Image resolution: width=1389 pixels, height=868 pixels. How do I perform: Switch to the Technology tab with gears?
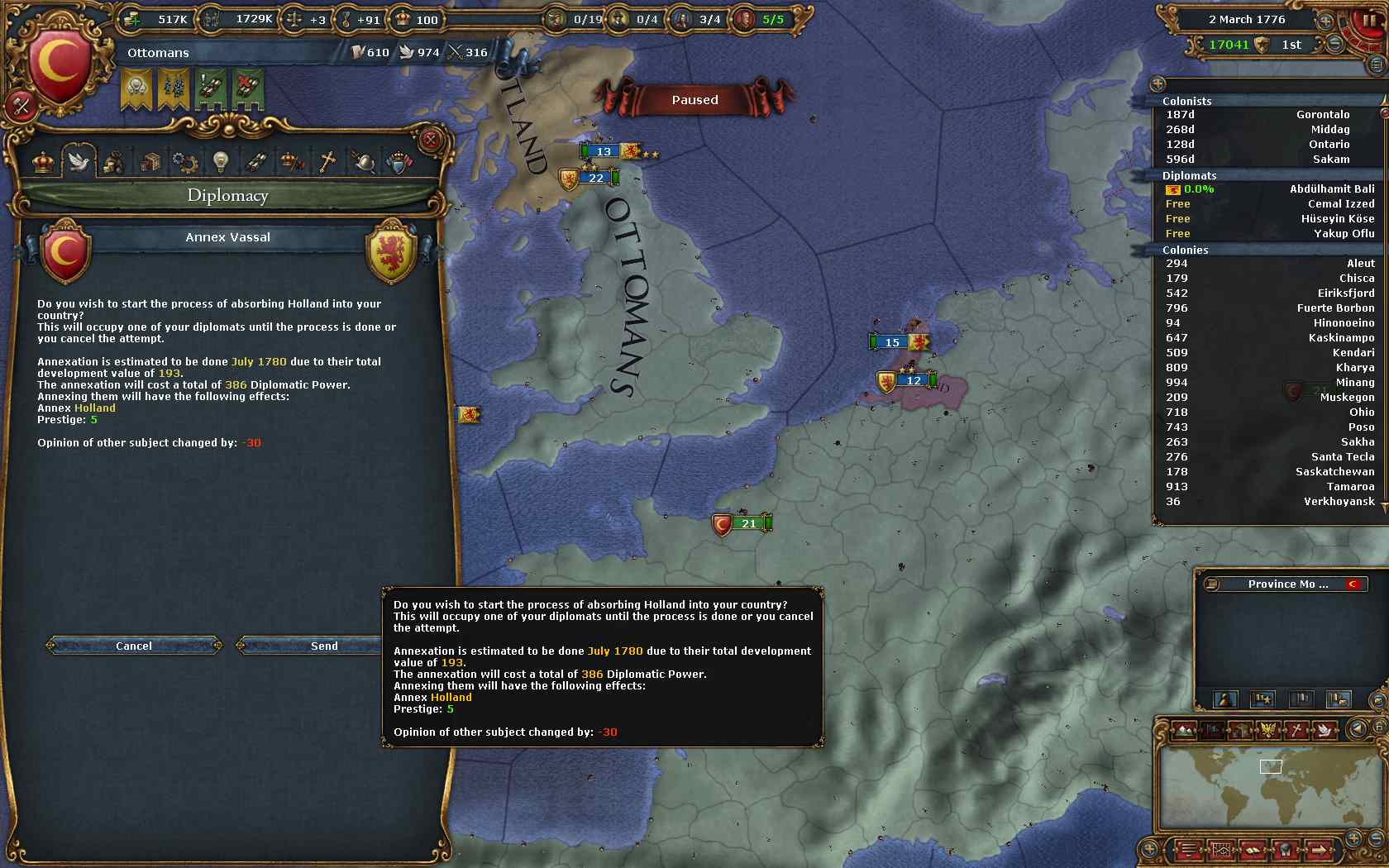pos(184,162)
